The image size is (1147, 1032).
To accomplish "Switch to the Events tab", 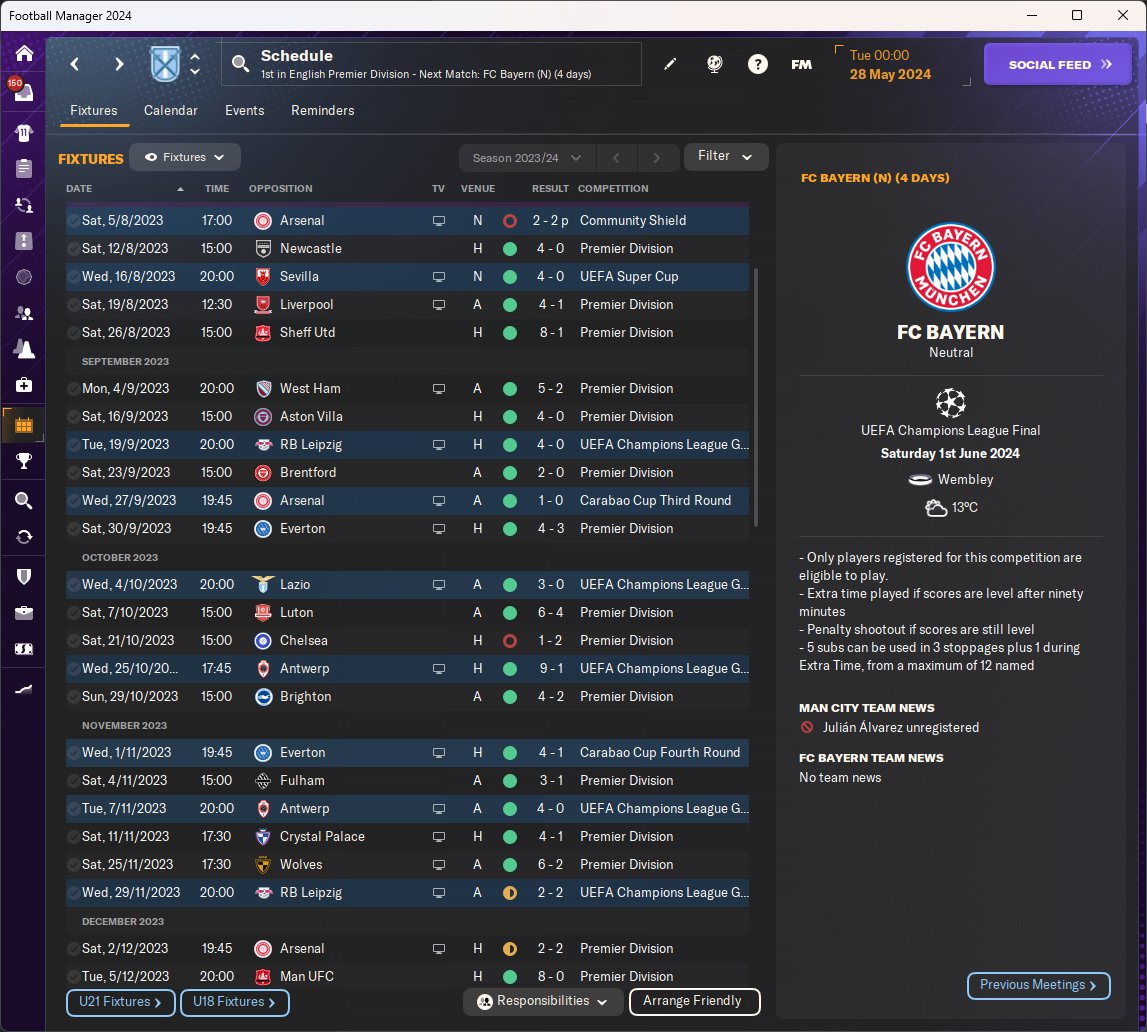I will (244, 111).
